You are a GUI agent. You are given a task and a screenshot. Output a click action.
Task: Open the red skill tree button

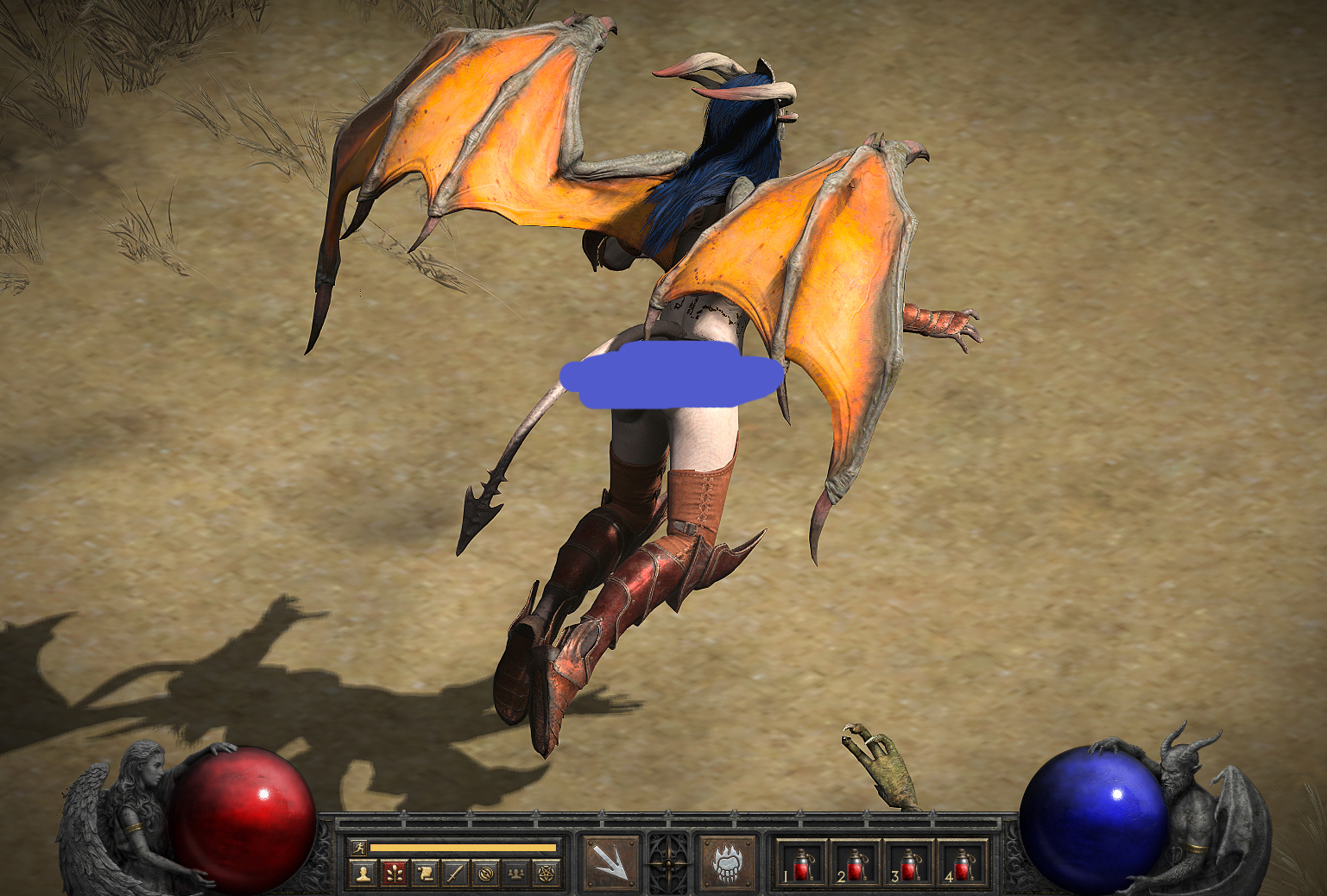(x=394, y=874)
